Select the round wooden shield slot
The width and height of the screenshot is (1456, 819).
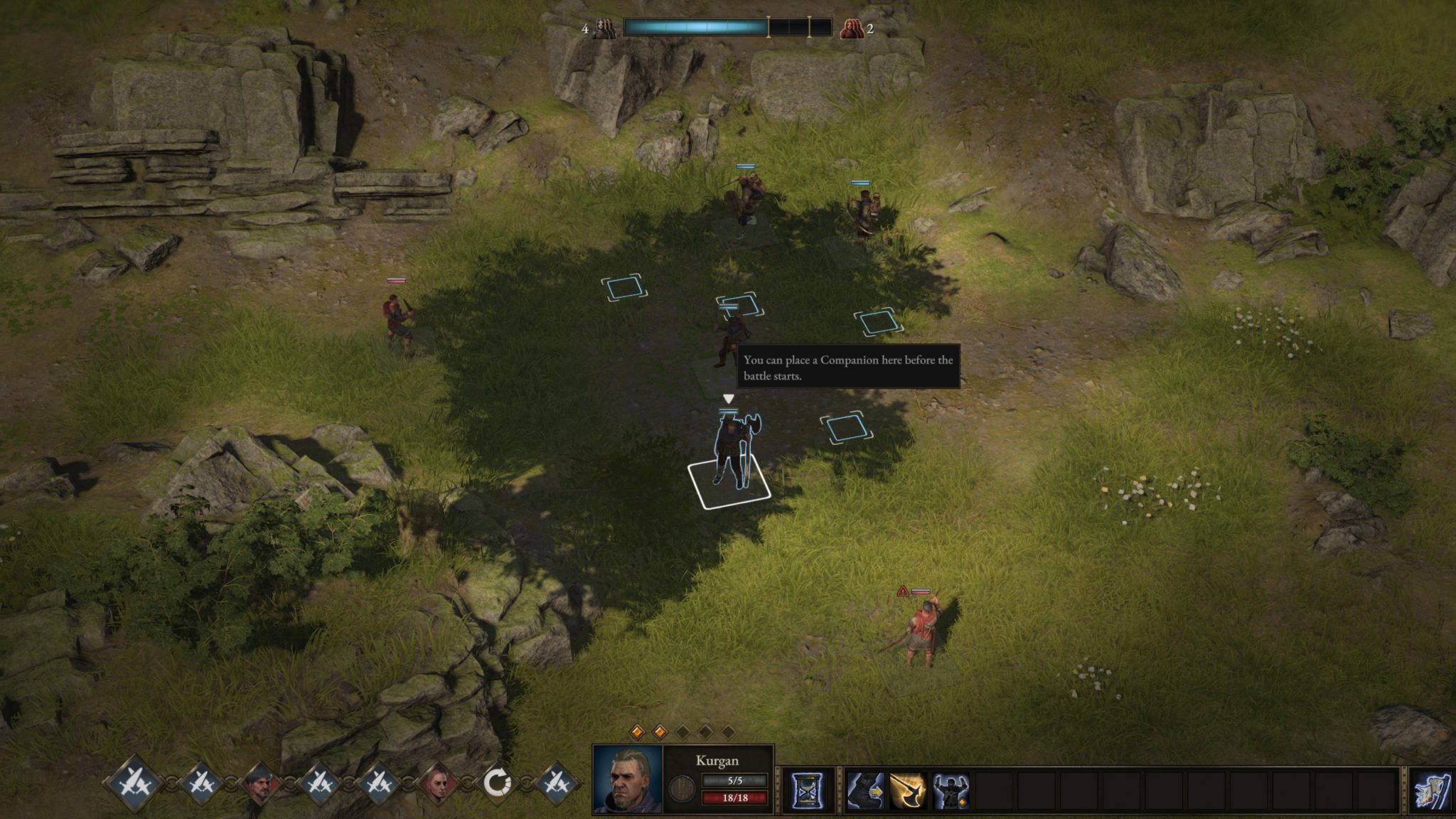click(682, 788)
